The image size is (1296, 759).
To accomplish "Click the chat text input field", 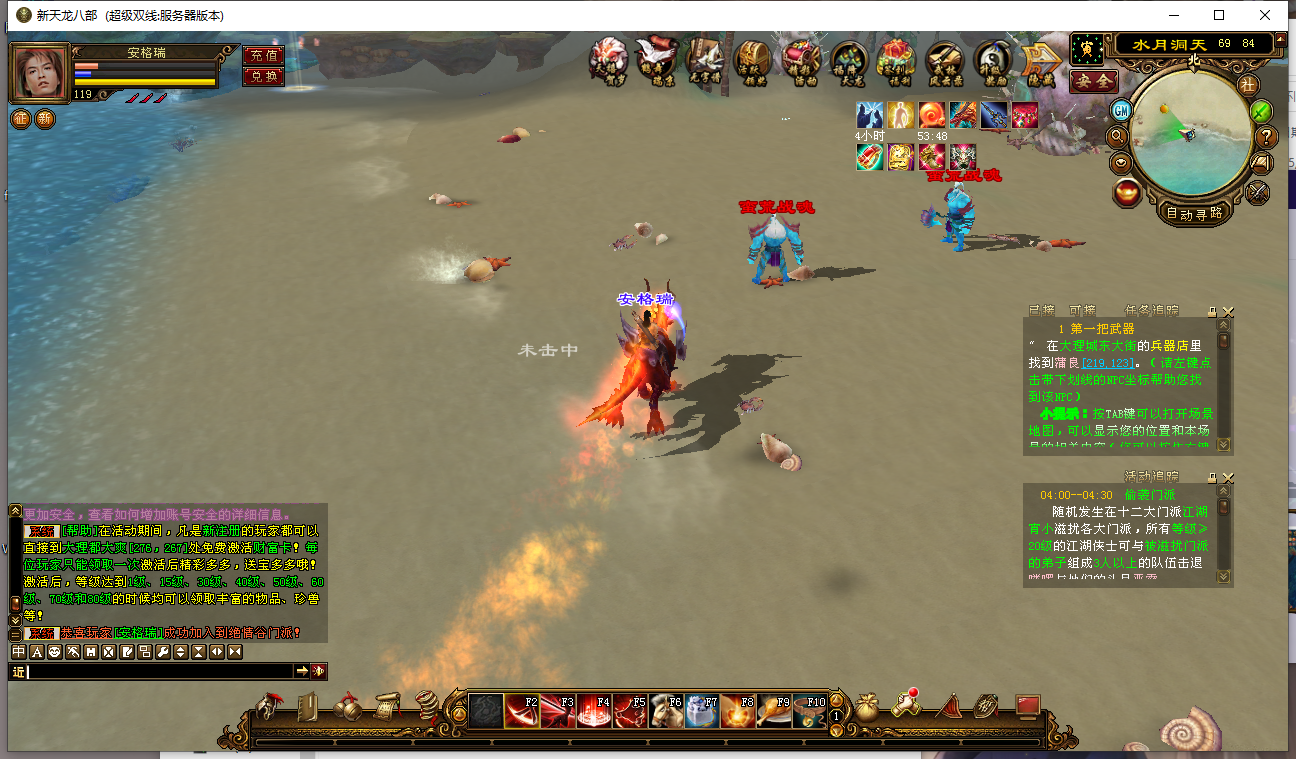I will [160, 671].
